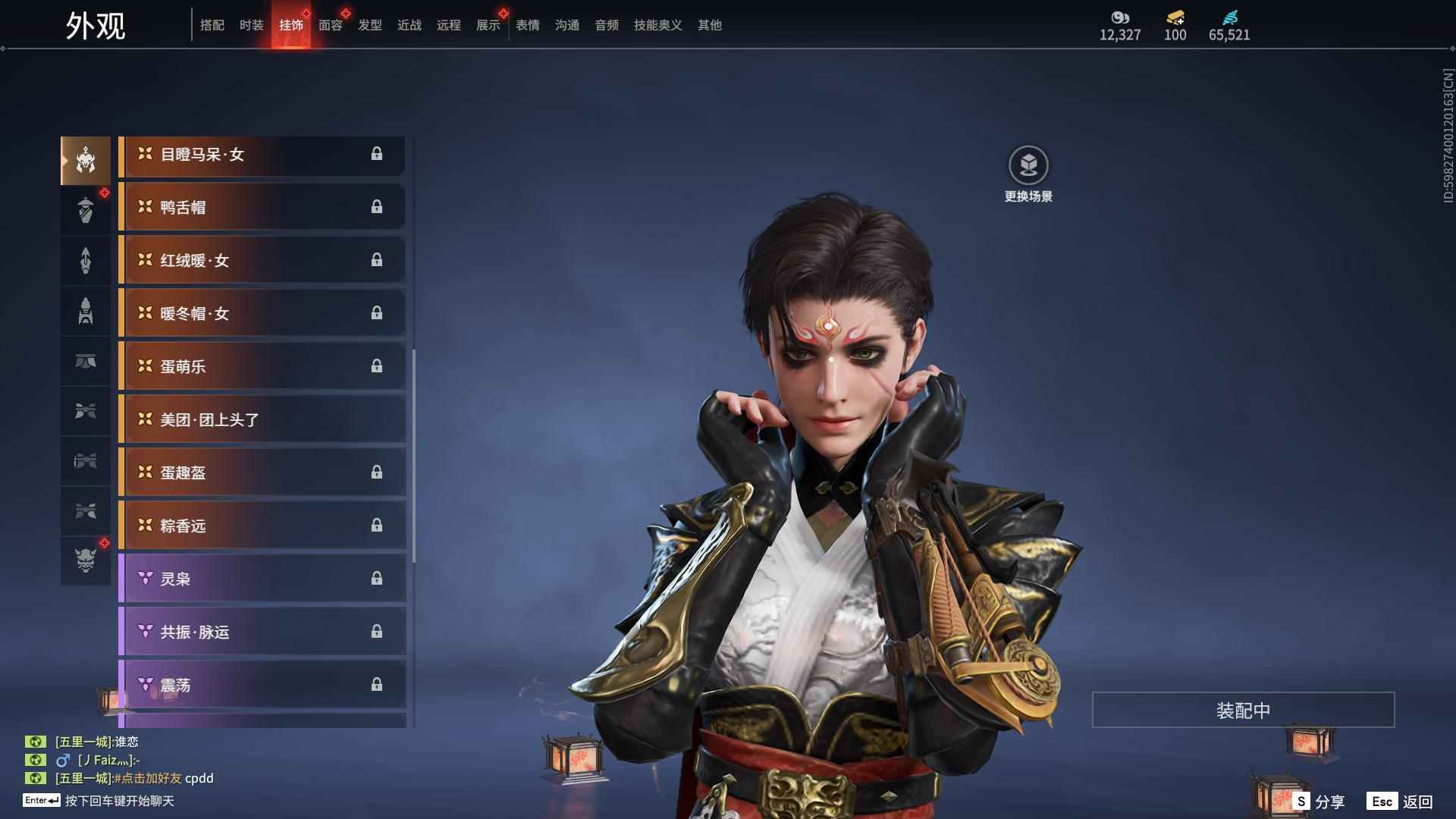Select the 灵枭 purple accessory
This screenshot has width=1456, height=819.
(262, 579)
